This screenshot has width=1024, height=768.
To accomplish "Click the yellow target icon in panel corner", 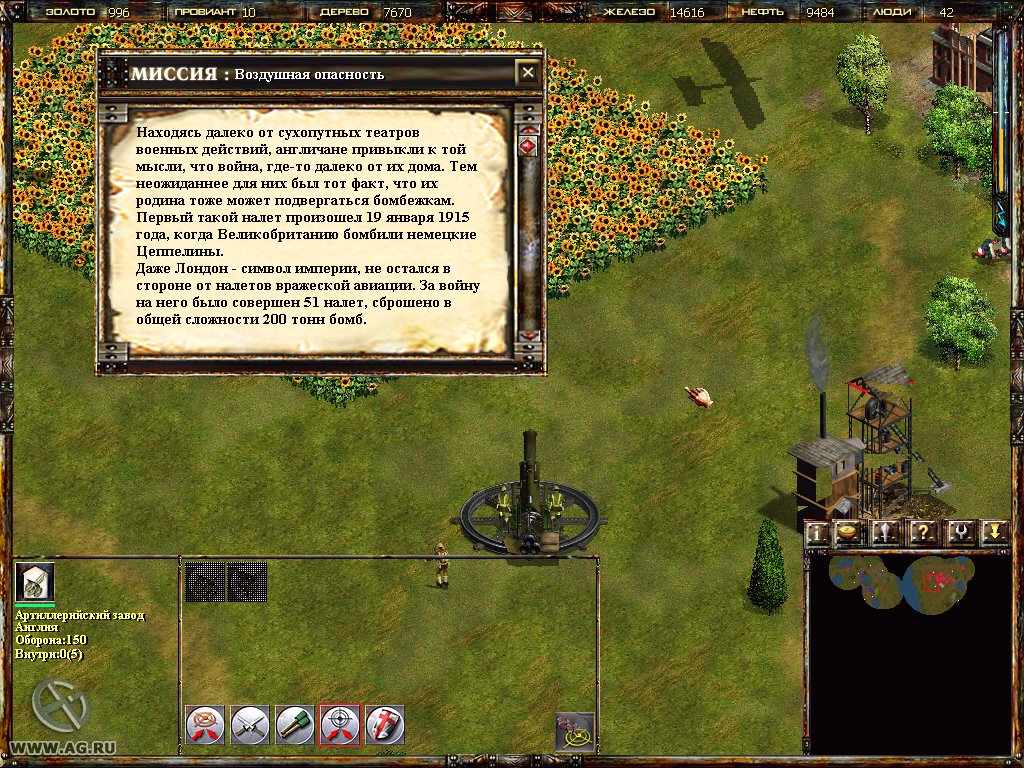I will pyautogui.click(x=575, y=731).
